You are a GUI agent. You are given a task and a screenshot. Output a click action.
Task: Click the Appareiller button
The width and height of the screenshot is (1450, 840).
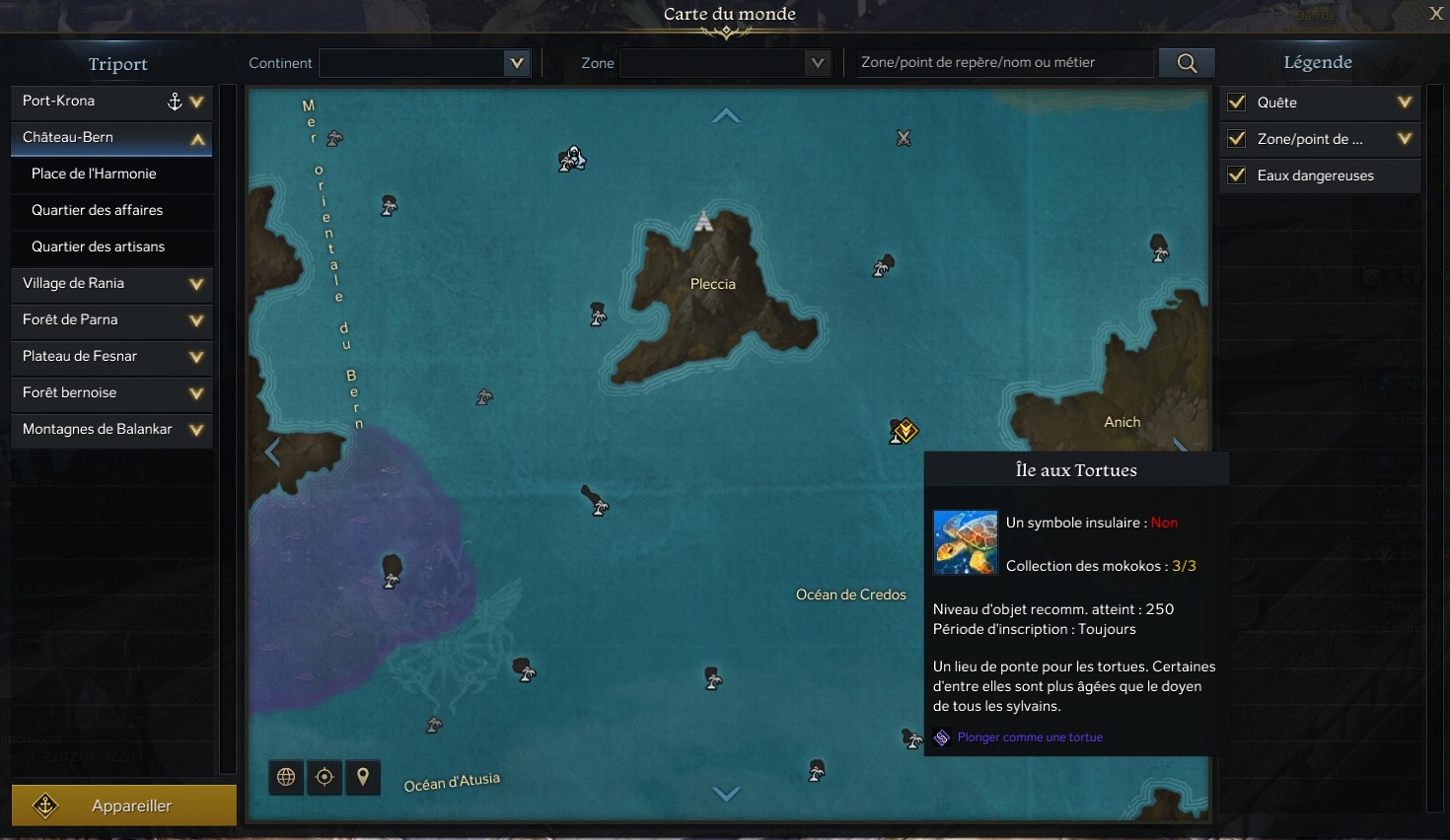(x=124, y=805)
